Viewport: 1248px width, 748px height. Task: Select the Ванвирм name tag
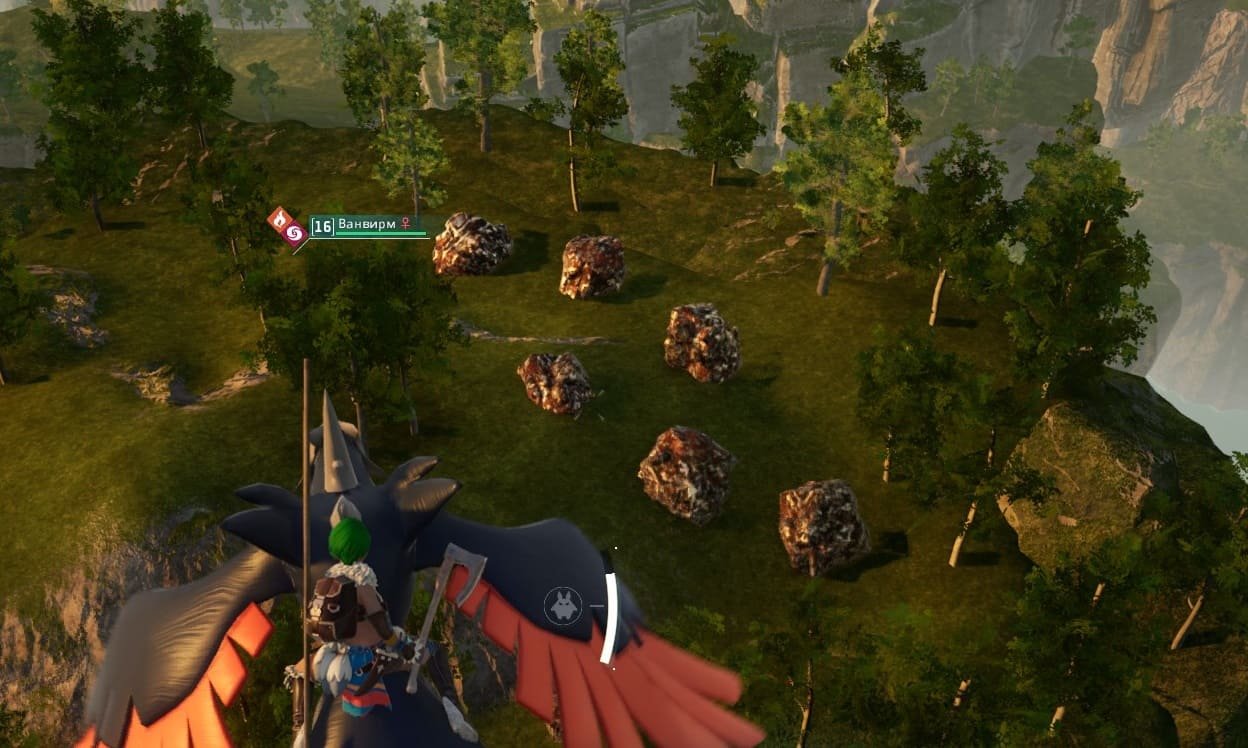(366, 225)
